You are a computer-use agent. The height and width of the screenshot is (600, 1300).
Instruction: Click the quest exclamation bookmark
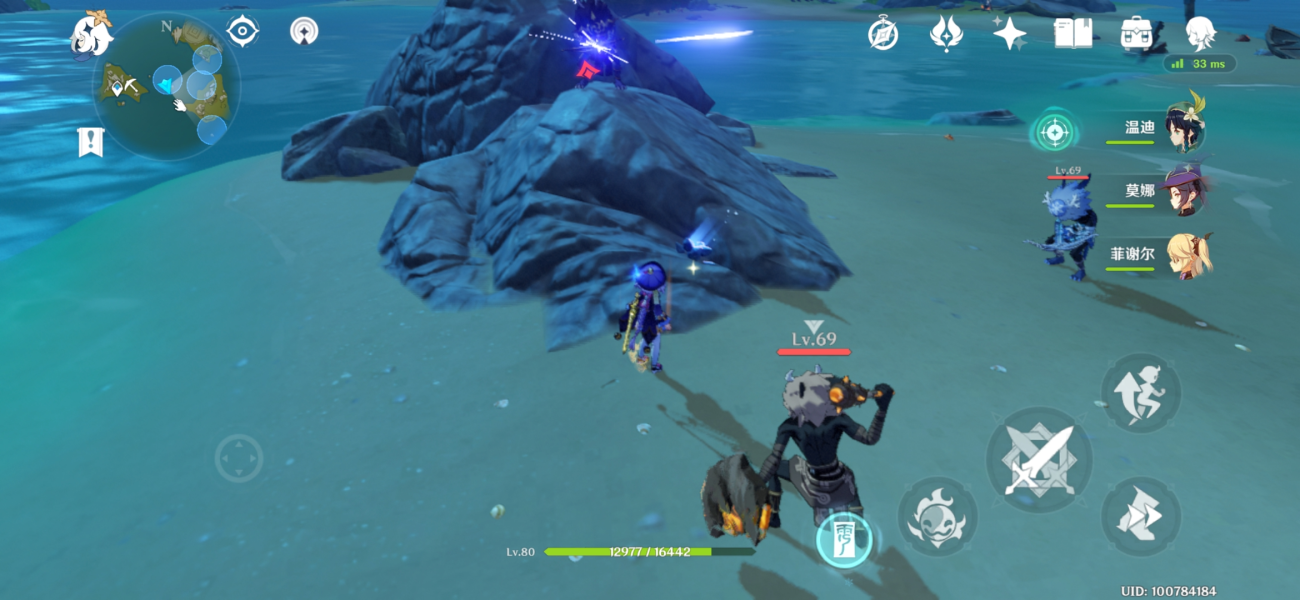(x=90, y=142)
